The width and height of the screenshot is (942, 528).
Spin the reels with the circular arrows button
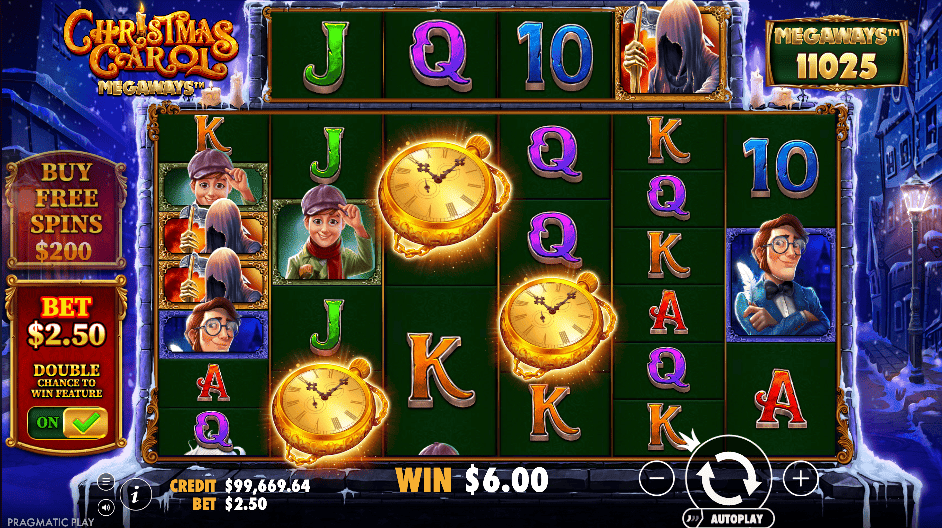click(x=728, y=478)
